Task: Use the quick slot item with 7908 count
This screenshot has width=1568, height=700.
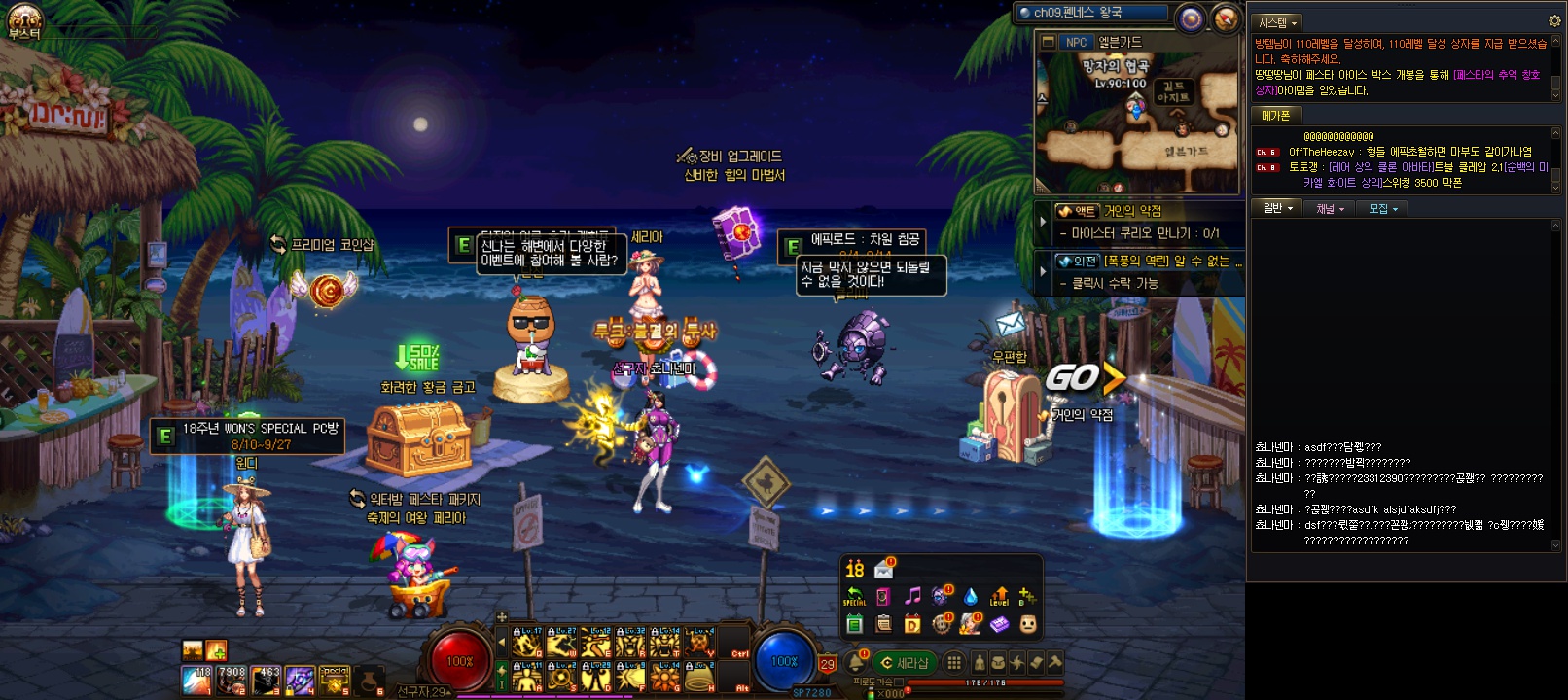Action: click(x=232, y=681)
